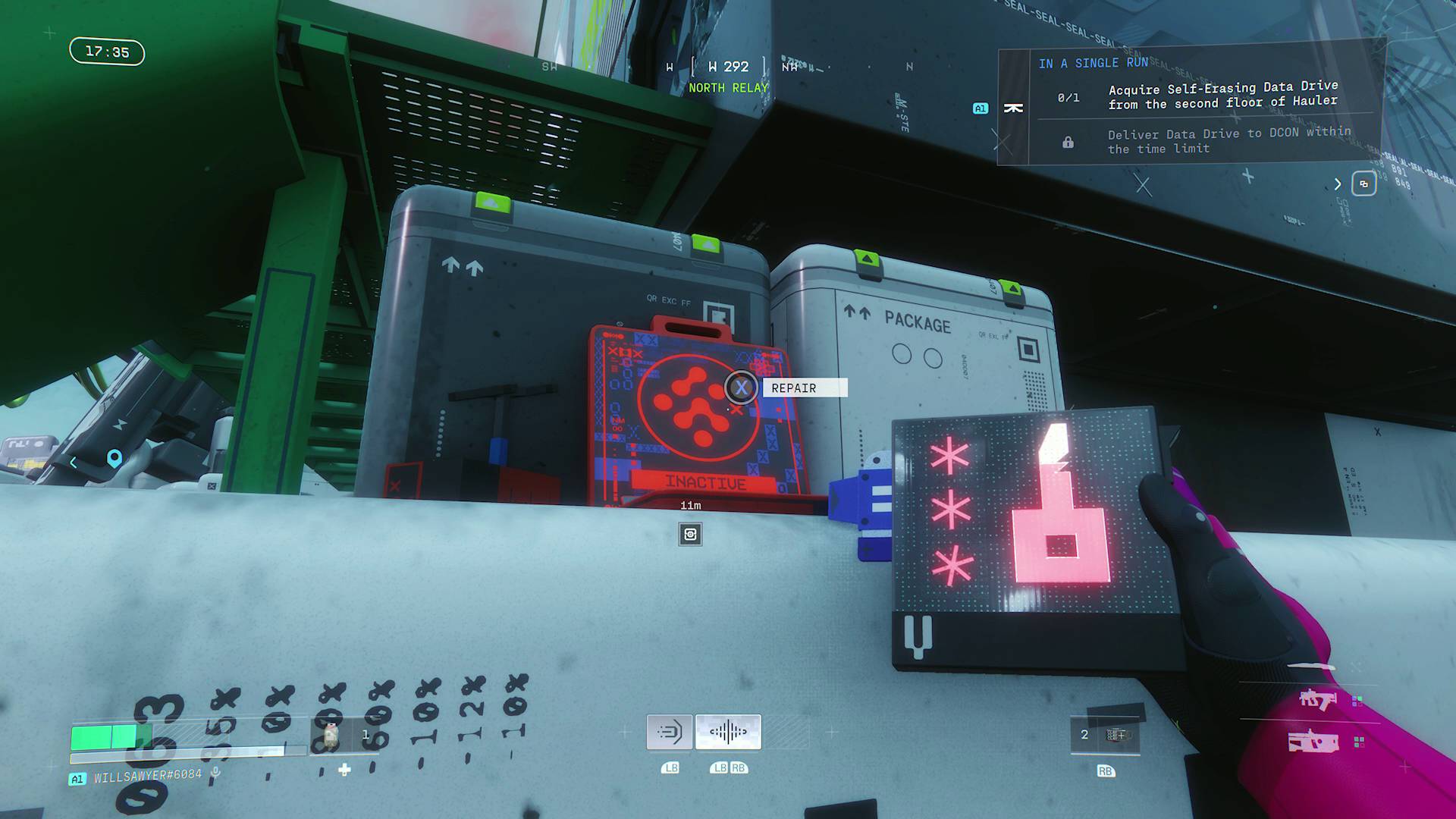Image resolution: width=1456 pixels, height=819 pixels.
Task: Collapse the minimap using the left chevron arrow
Action: (72, 461)
